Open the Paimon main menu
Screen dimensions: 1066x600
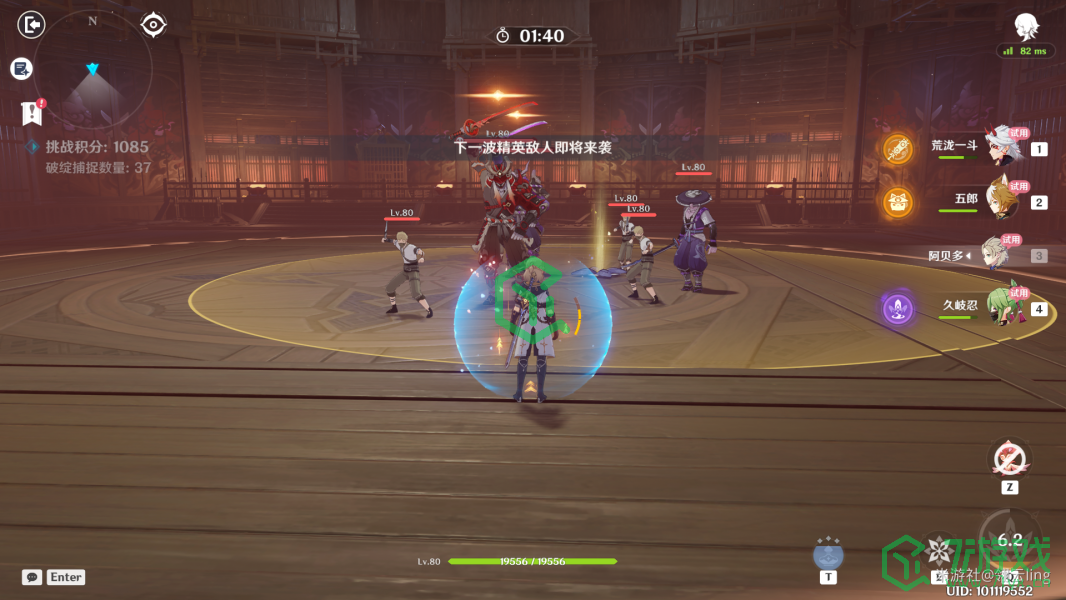pyautogui.click(x=1025, y=25)
